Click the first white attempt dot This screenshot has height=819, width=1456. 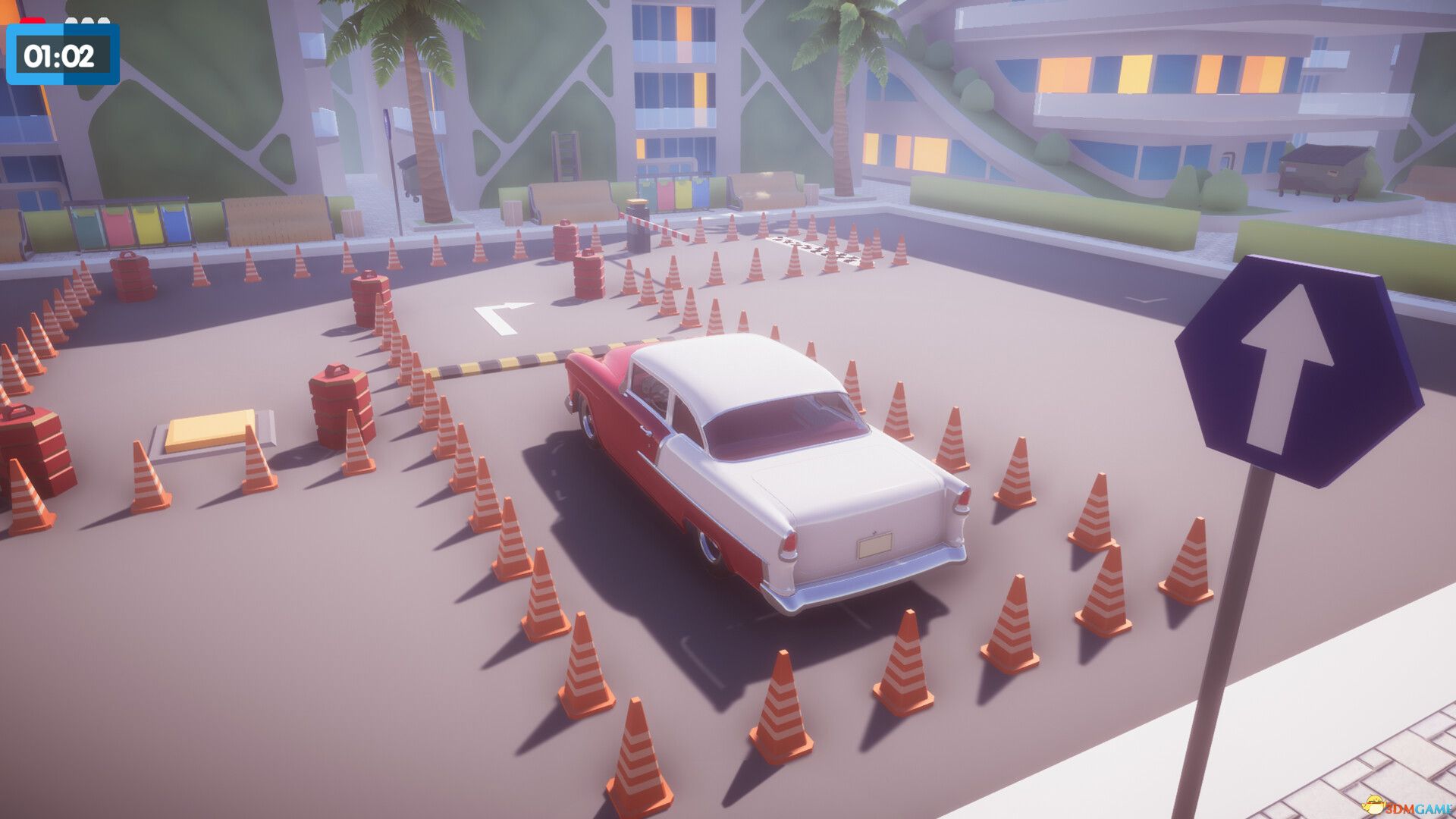tap(71, 20)
